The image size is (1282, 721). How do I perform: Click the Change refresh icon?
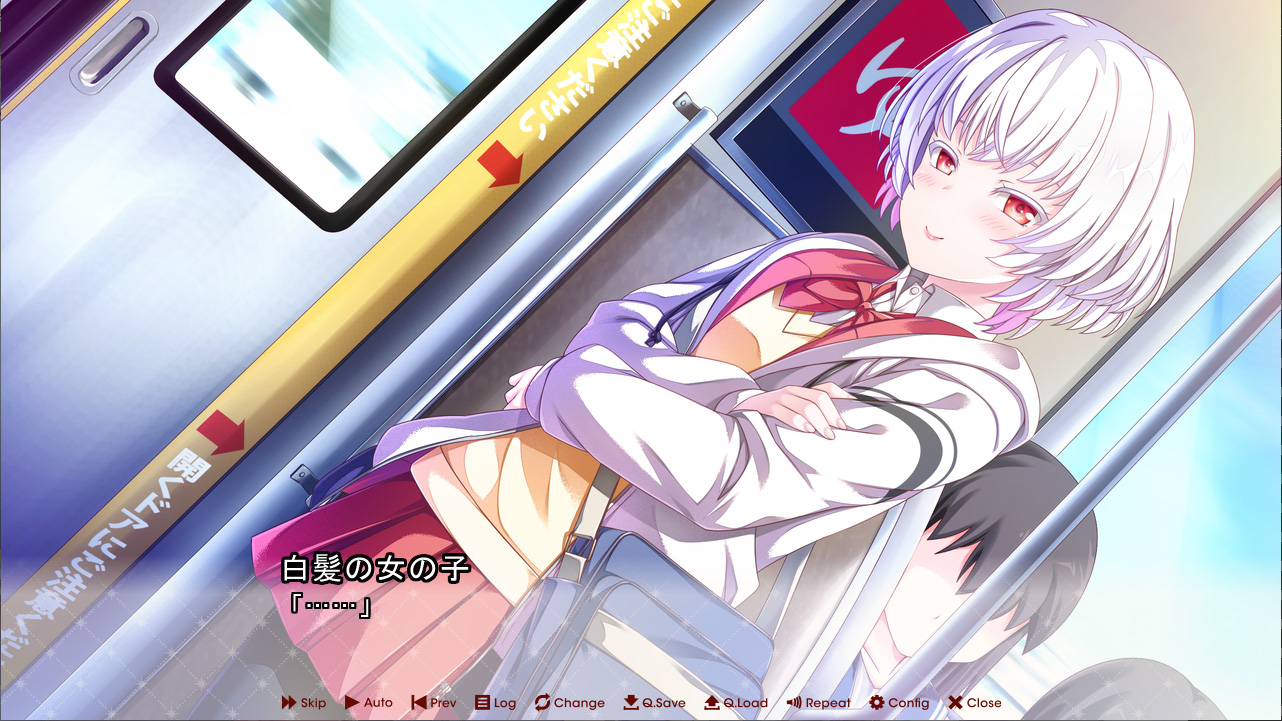541,703
